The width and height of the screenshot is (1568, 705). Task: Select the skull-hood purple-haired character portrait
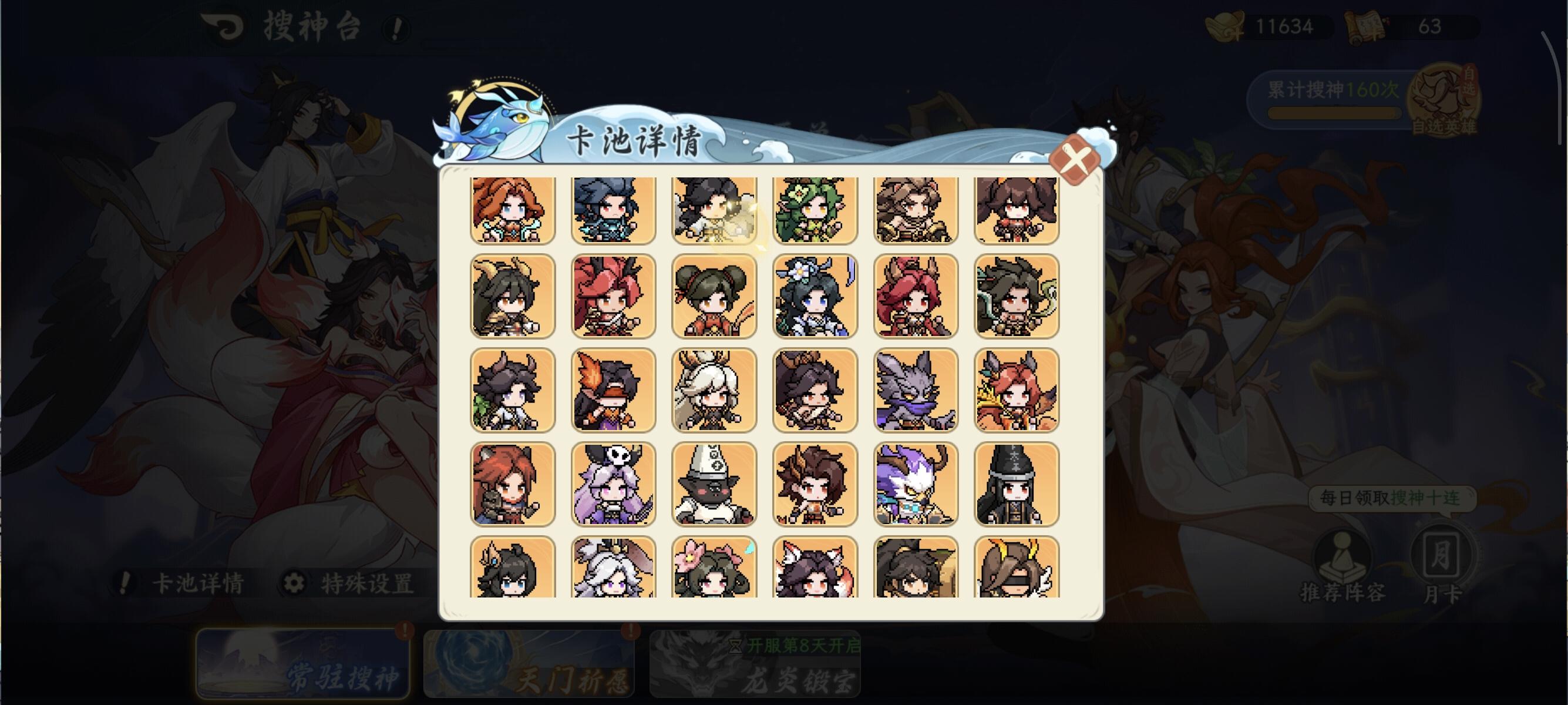pyautogui.click(x=613, y=483)
